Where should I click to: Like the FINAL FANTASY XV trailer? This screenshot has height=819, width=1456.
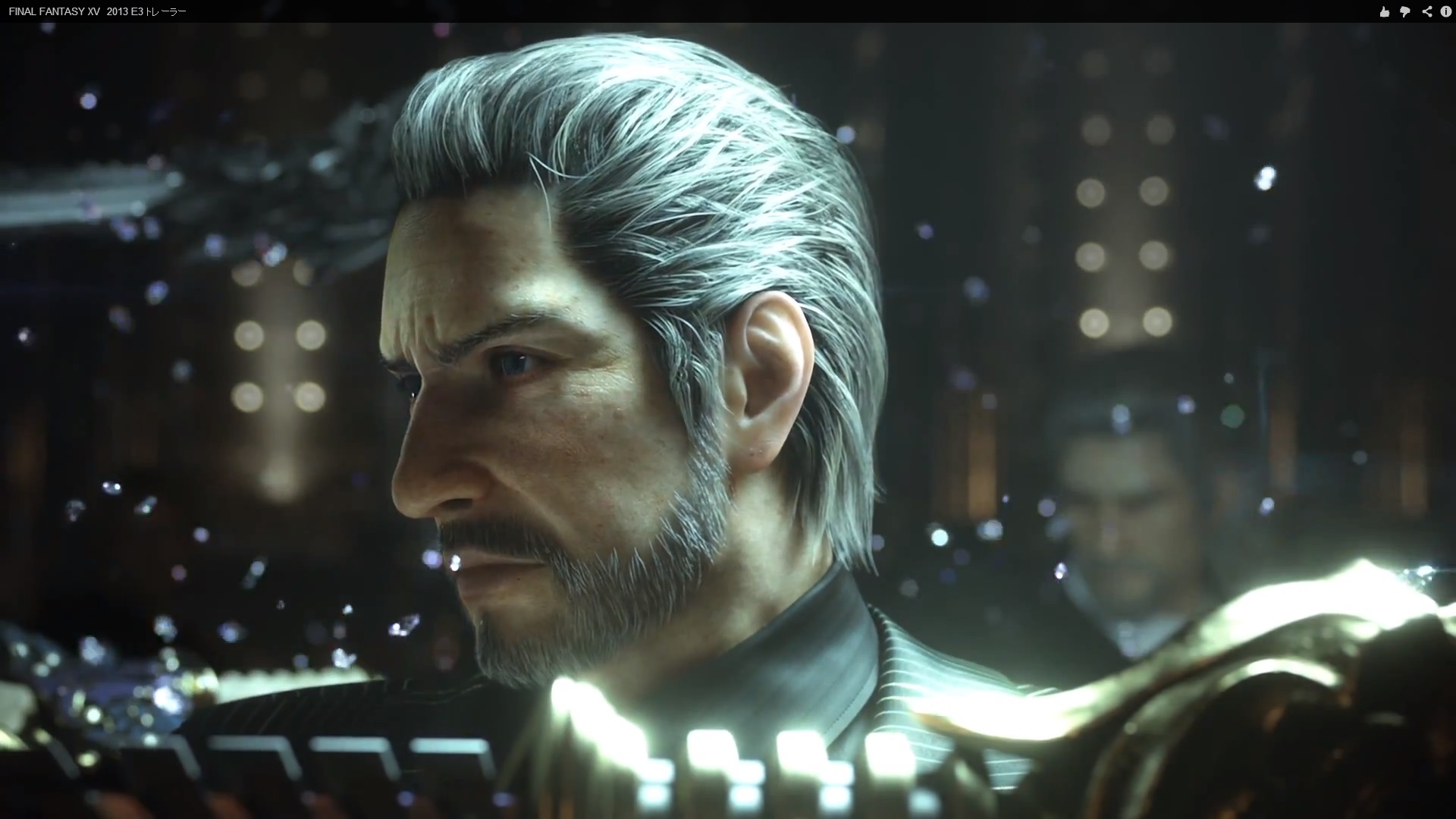coord(1385,11)
